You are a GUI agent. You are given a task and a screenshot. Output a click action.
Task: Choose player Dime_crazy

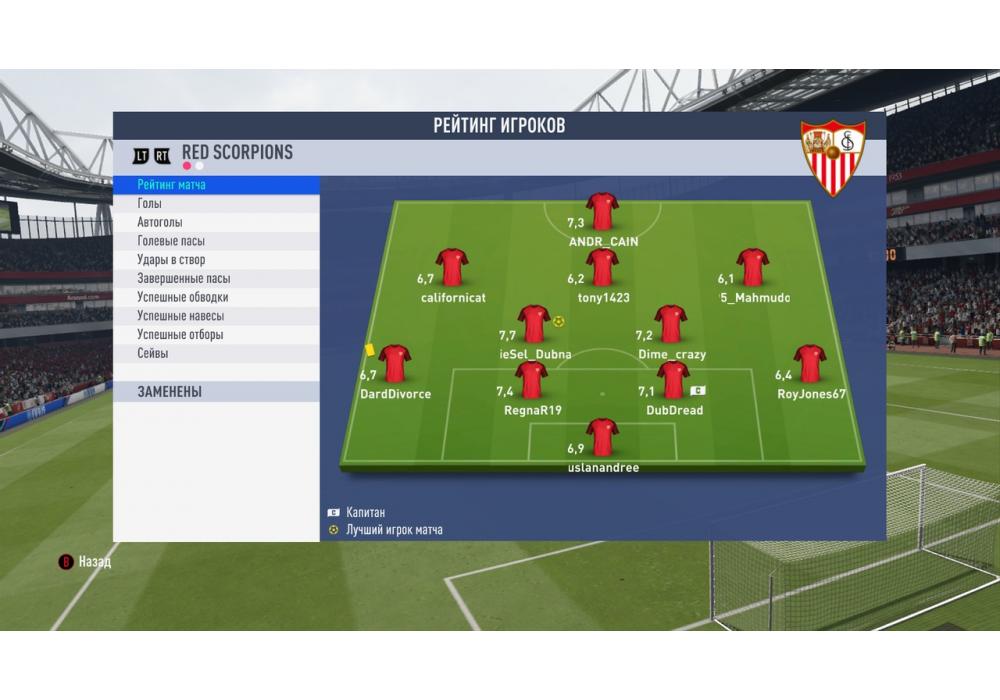[x=671, y=325]
